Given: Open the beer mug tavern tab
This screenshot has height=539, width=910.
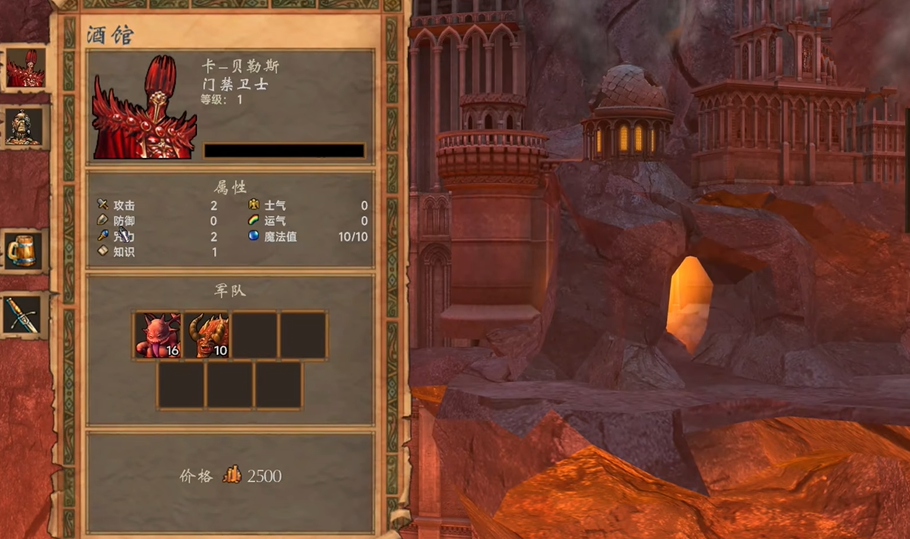Looking at the screenshot, I should (x=22, y=251).
